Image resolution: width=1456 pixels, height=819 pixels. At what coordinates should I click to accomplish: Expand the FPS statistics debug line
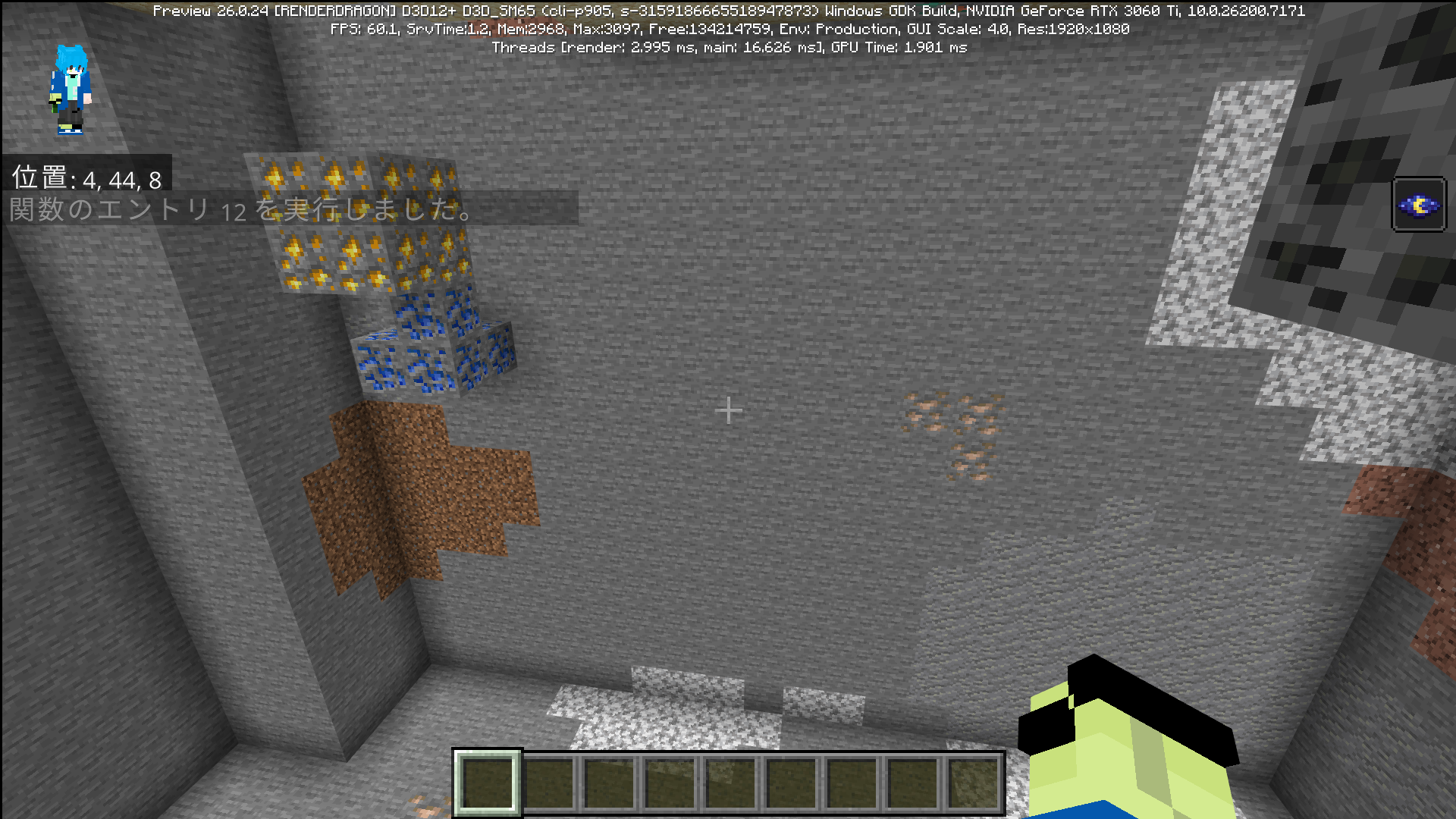[728, 29]
